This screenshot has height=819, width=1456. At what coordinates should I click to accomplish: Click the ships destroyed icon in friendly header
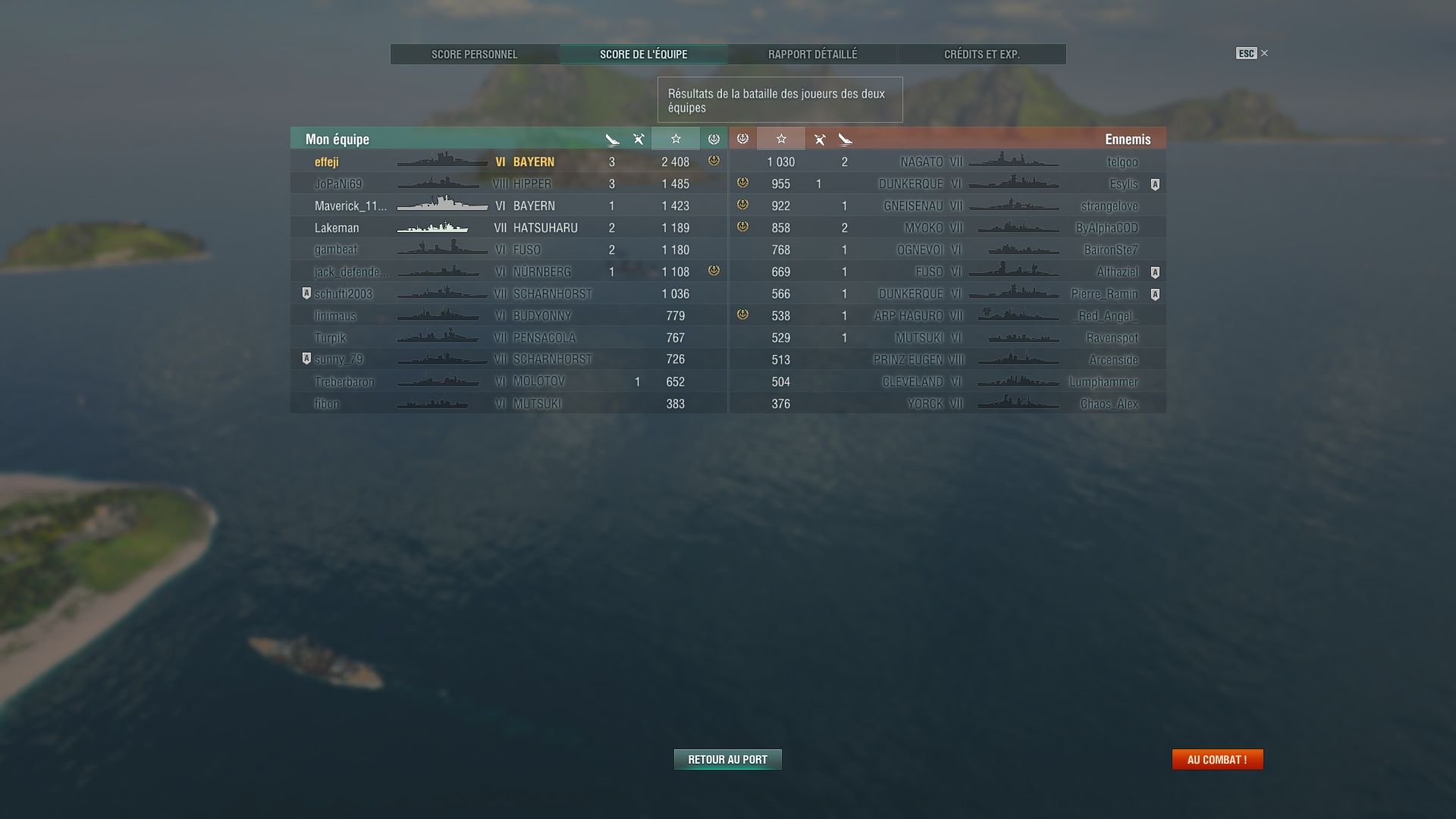click(612, 139)
